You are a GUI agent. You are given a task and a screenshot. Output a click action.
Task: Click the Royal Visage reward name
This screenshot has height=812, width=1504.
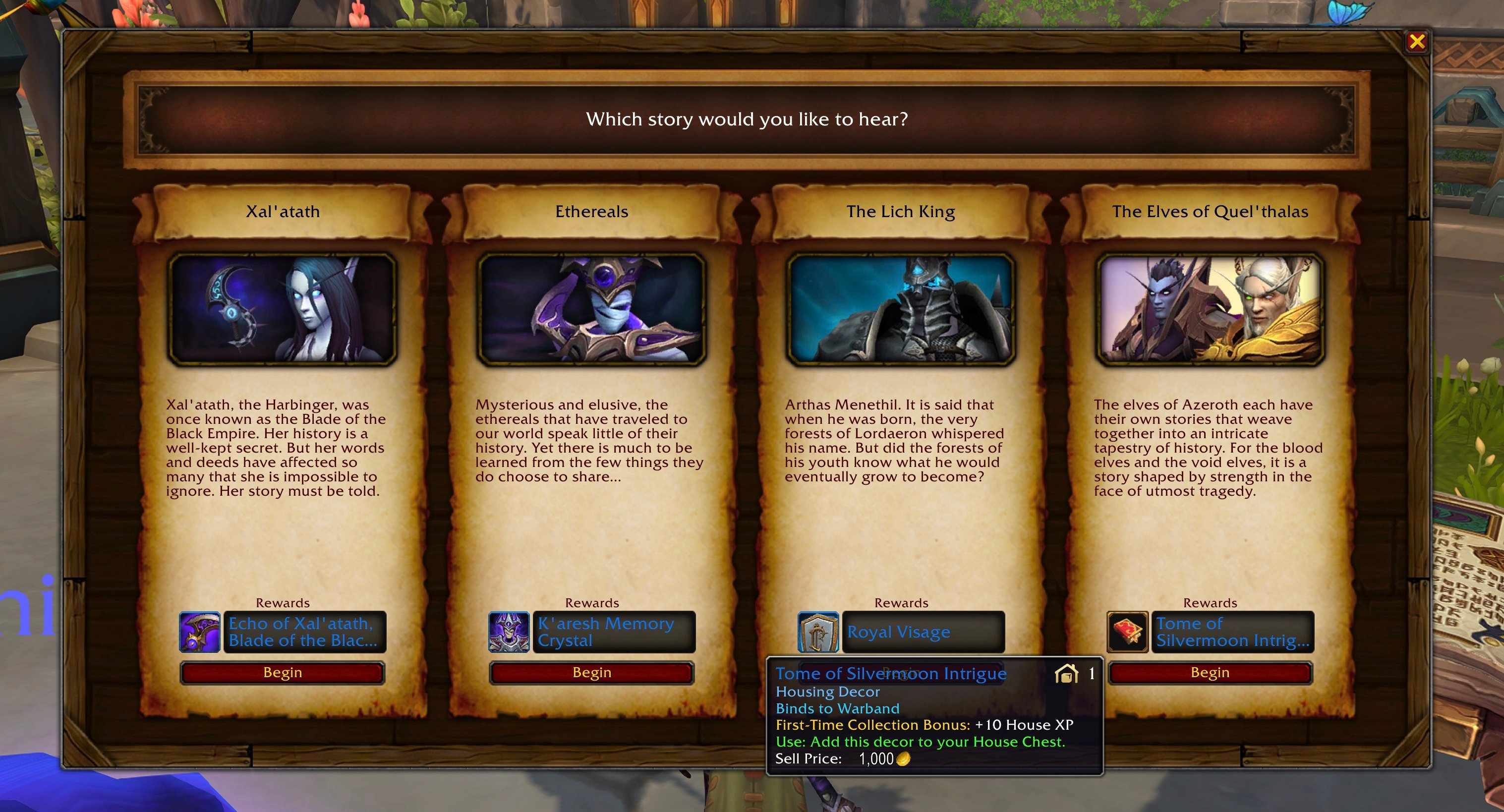[923, 632]
